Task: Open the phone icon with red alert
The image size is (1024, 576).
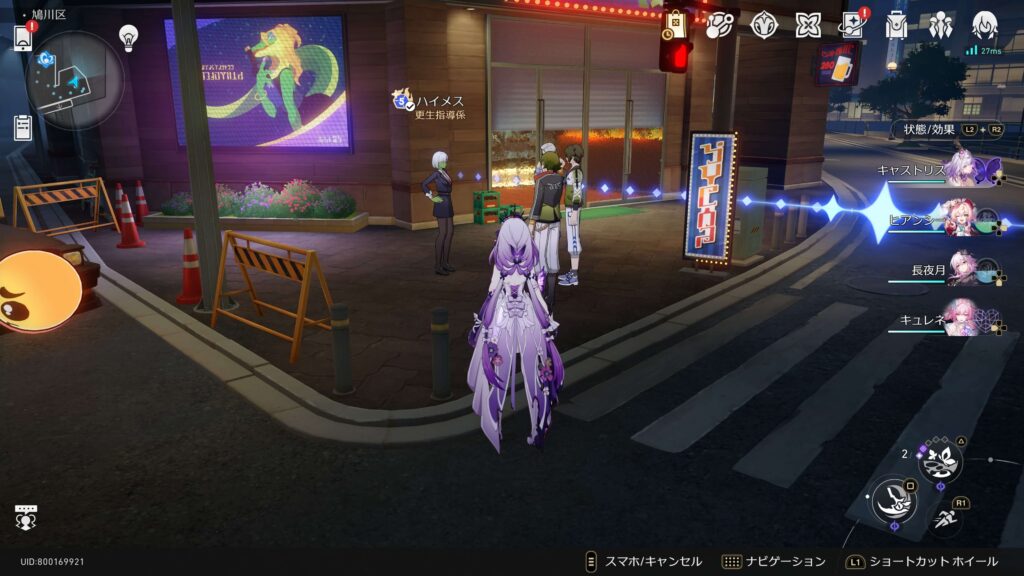Action: (23, 37)
